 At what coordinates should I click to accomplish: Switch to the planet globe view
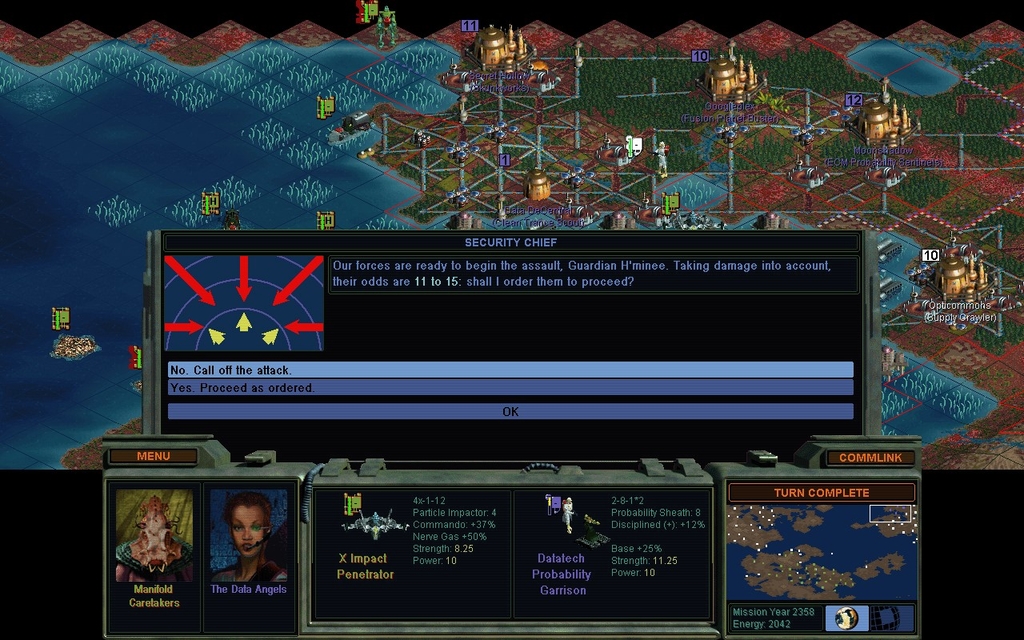(x=846, y=618)
